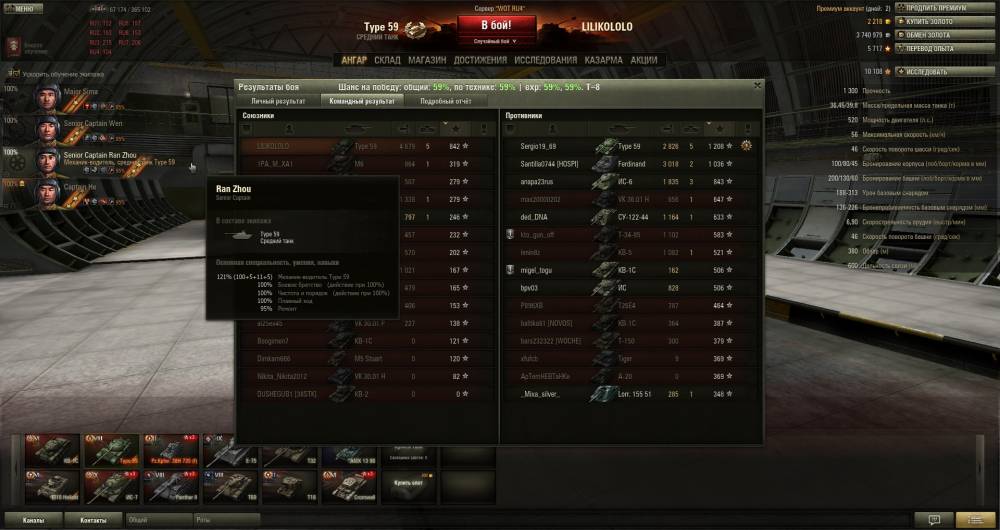This screenshot has width=1000, height=530.
Task: Close the Результаты боя window
Action: click(757, 86)
